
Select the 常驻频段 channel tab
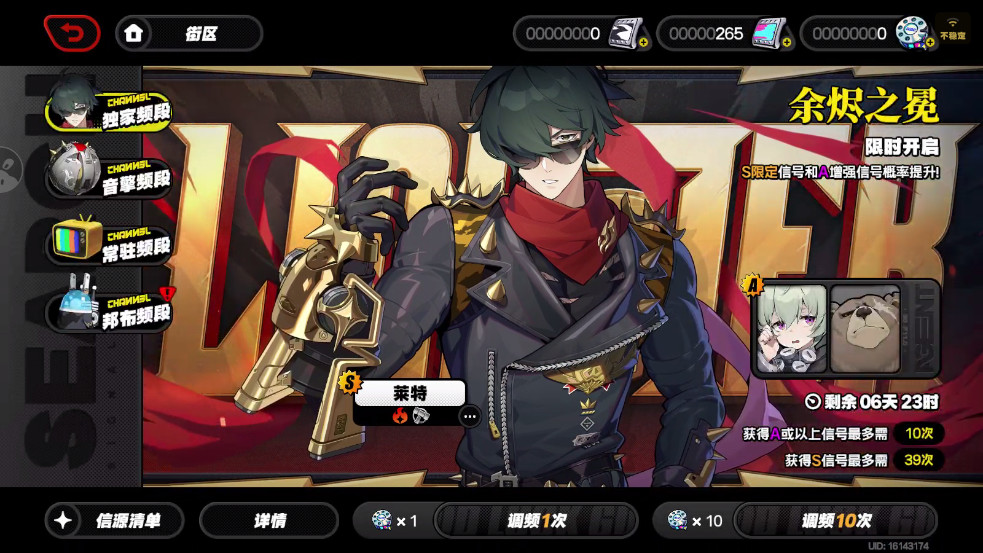coord(112,241)
